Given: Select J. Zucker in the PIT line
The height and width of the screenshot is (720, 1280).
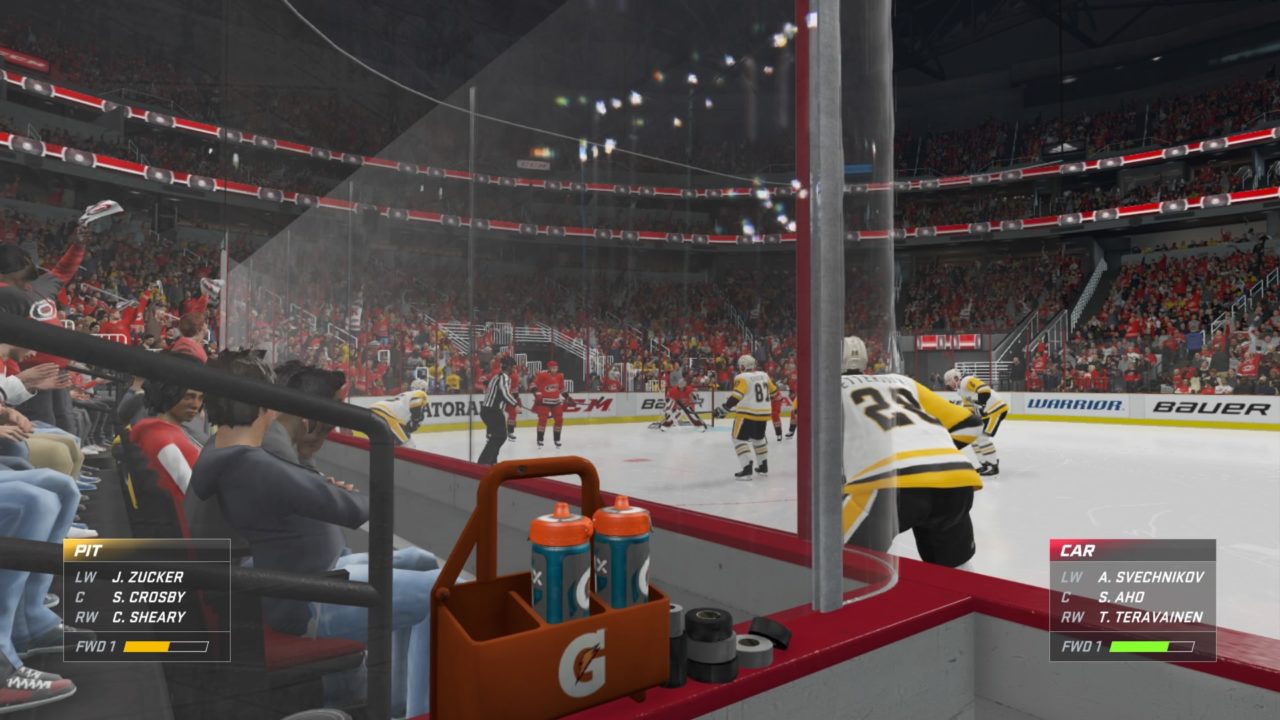Looking at the screenshot, I should pos(148,577).
